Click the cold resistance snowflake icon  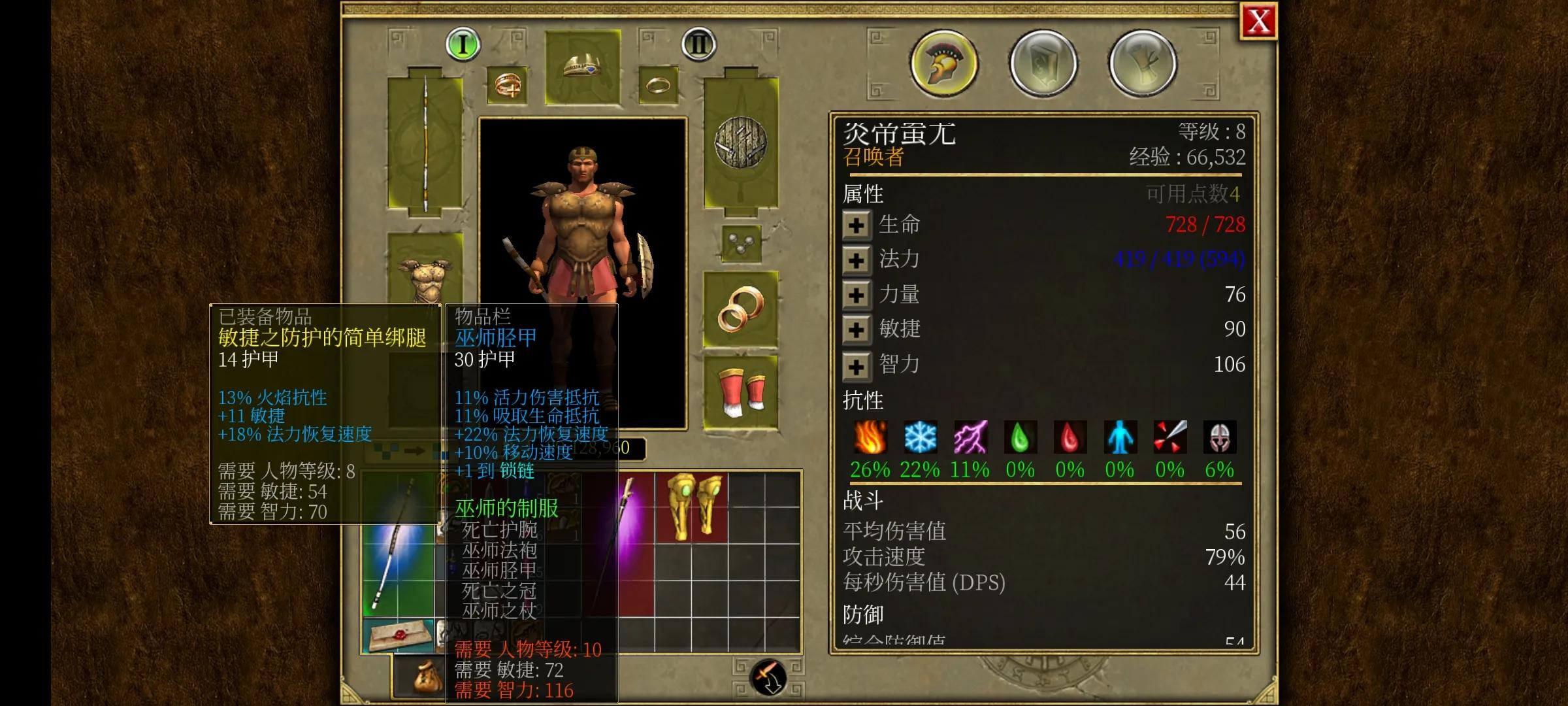coord(921,438)
